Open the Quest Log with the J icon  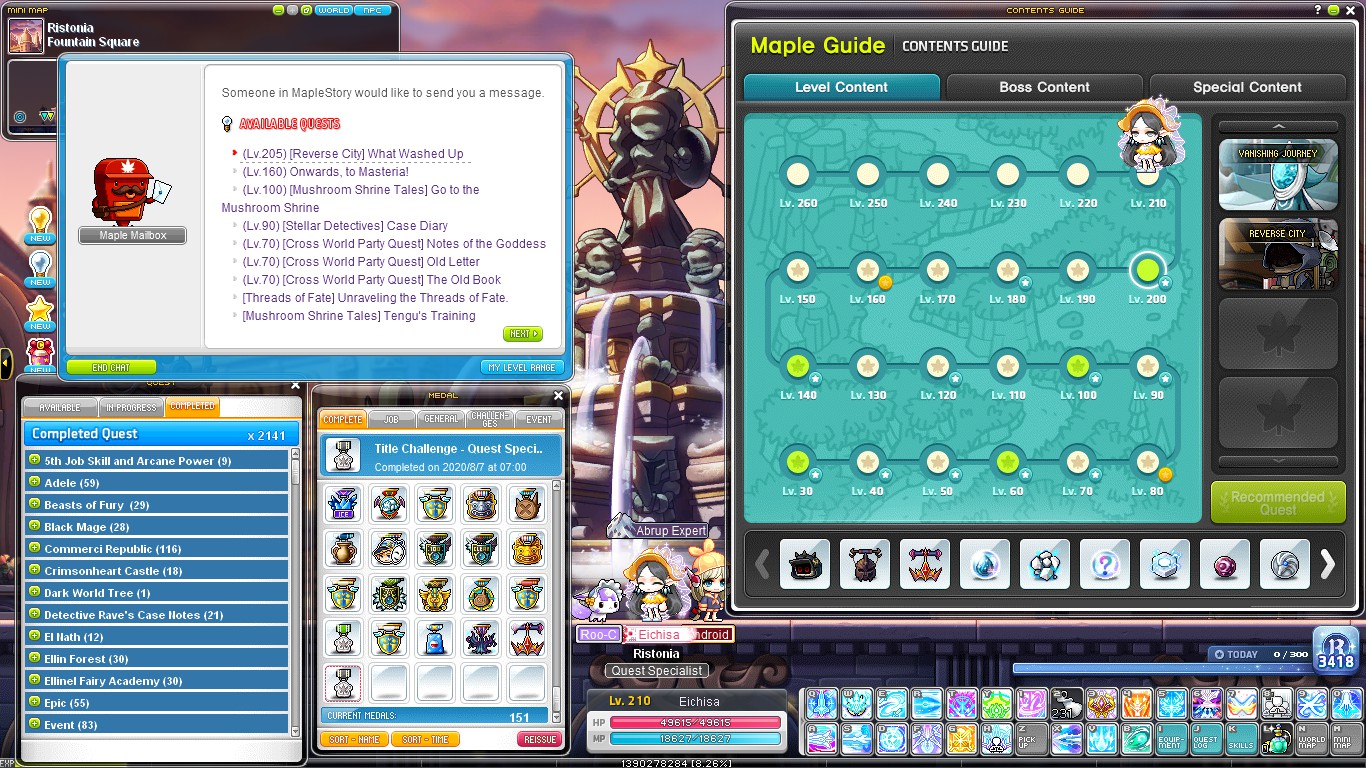point(1206,738)
